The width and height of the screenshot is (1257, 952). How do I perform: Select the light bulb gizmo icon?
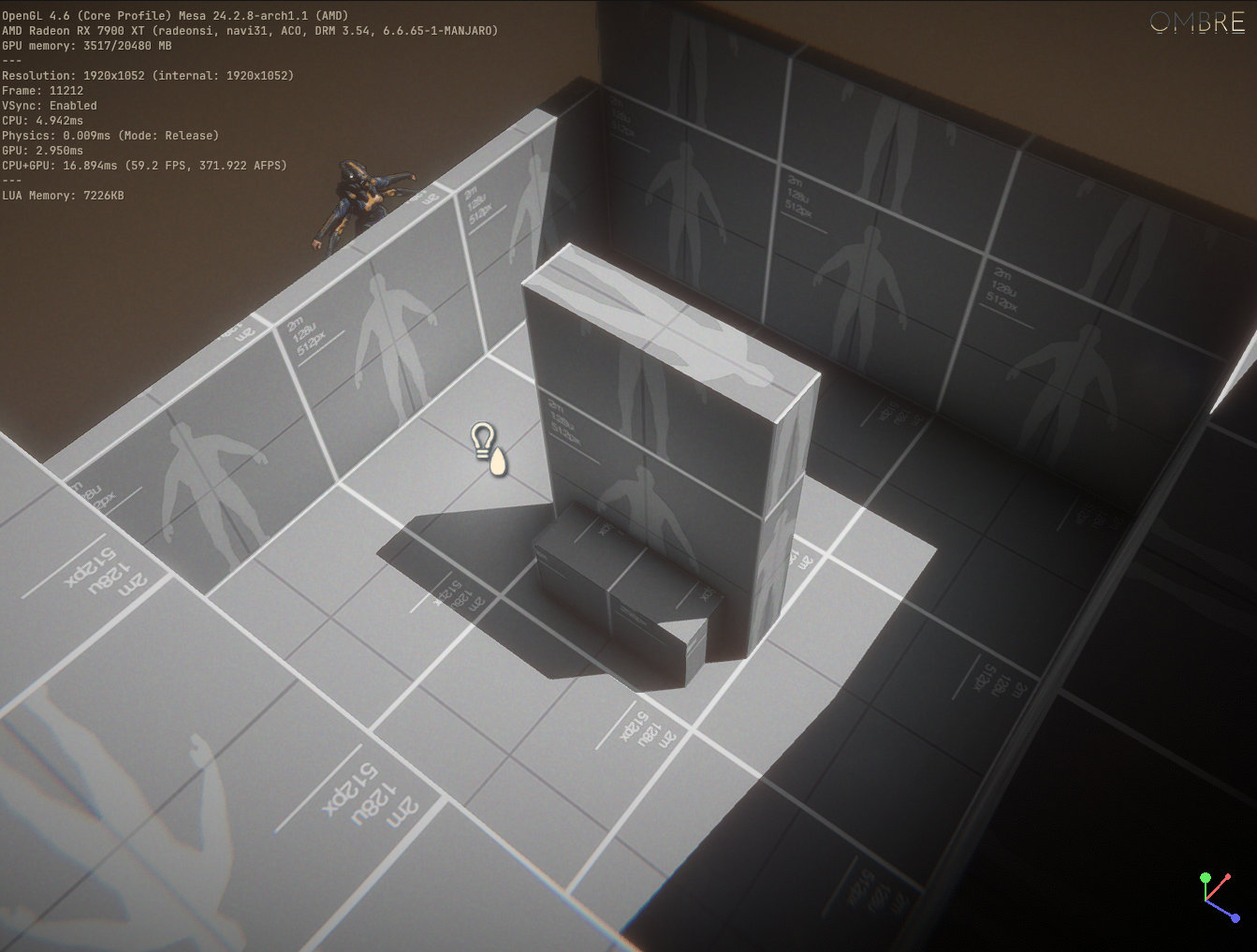483,440
